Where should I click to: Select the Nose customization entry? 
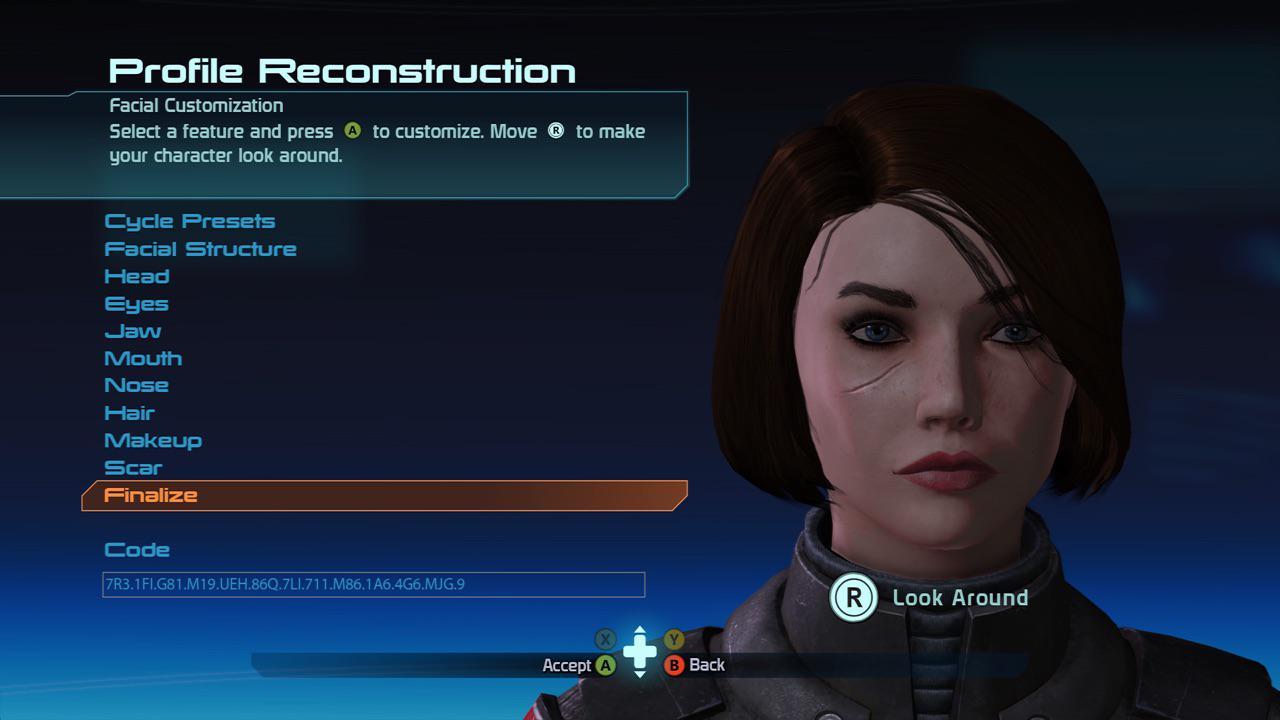[x=137, y=385]
